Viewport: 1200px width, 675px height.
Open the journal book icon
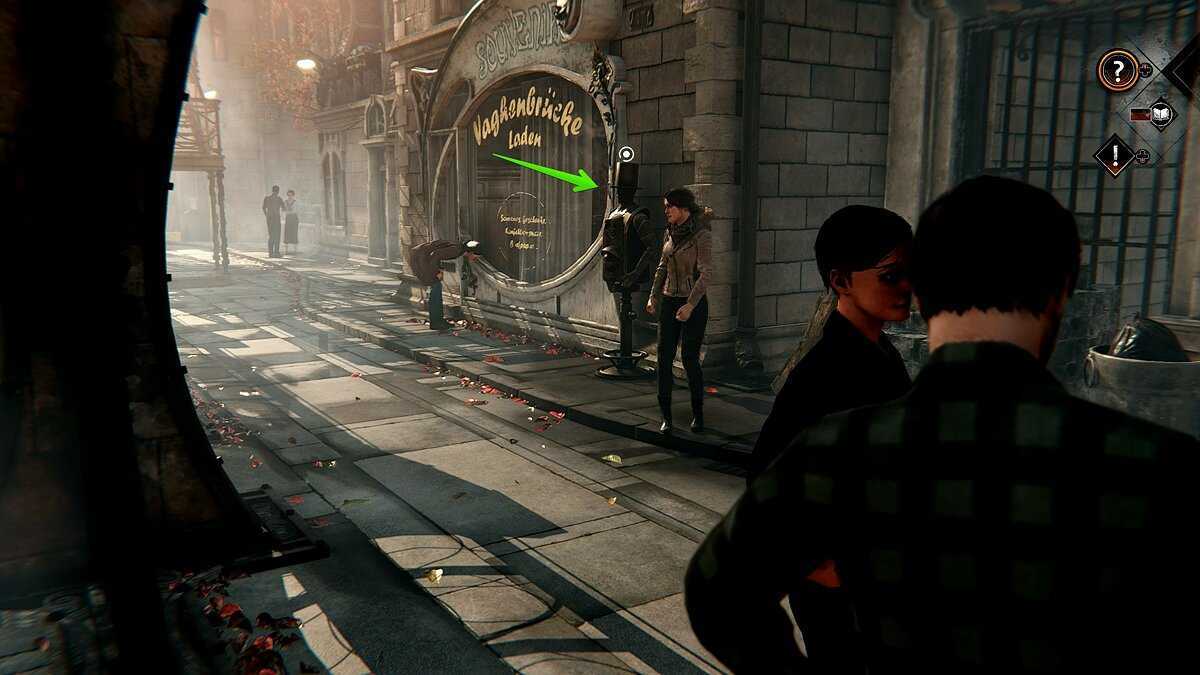[x=1161, y=114]
